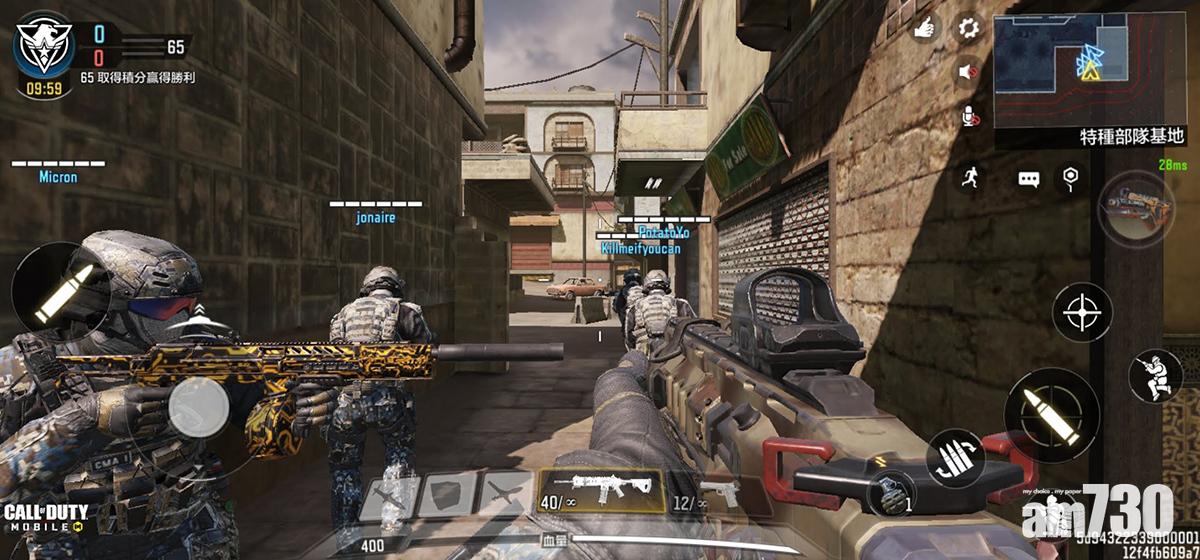Activate the running-man sprint icon
The width and height of the screenshot is (1200, 560).
point(970,178)
